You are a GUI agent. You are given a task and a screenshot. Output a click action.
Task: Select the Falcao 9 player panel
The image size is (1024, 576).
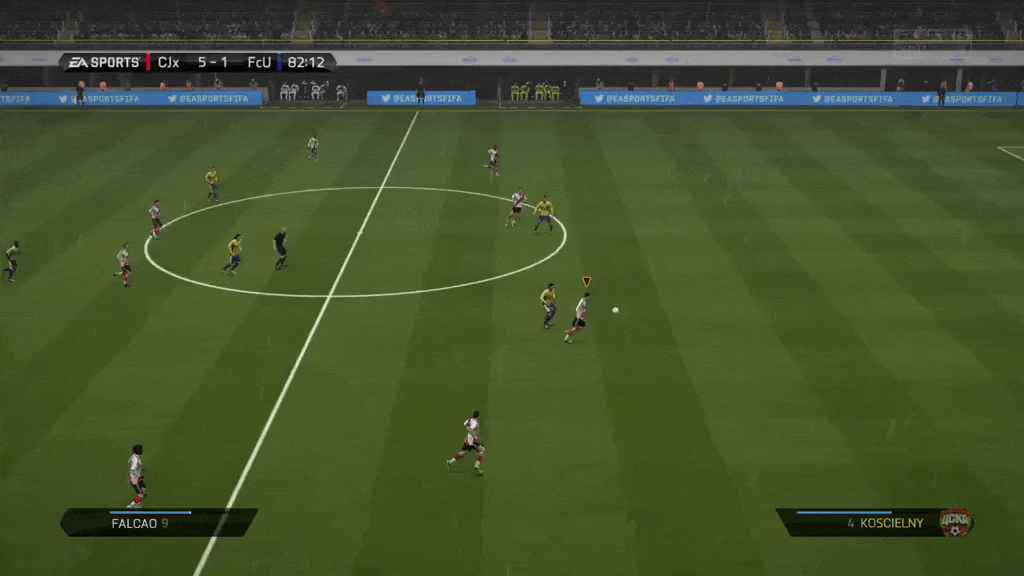(x=158, y=522)
